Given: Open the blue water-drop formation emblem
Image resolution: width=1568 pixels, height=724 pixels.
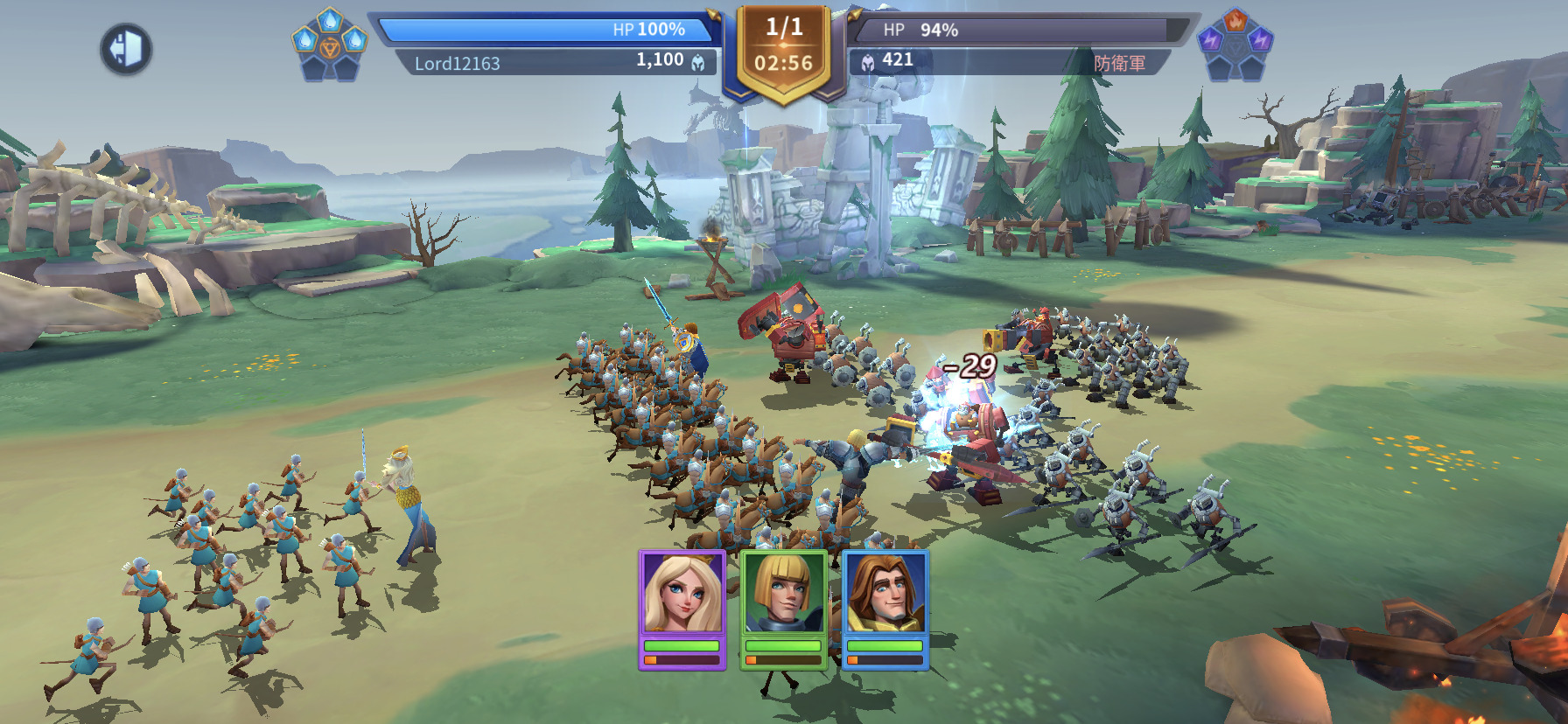Looking at the screenshot, I should pyautogui.click(x=329, y=45).
